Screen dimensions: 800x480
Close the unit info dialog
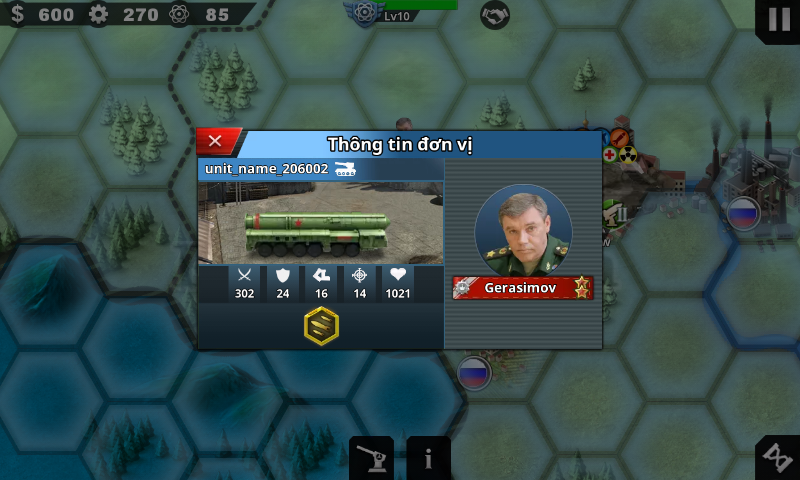click(215, 141)
